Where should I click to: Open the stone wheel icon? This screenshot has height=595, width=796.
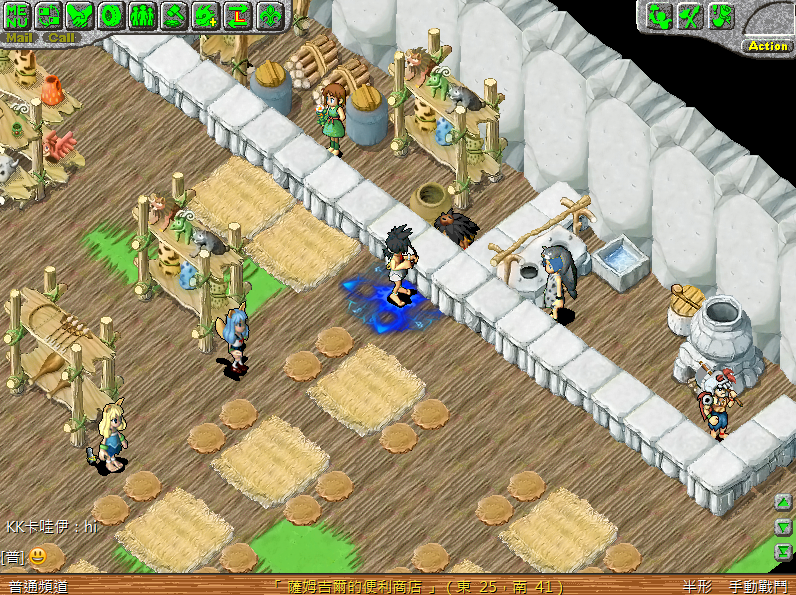(x=112, y=15)
